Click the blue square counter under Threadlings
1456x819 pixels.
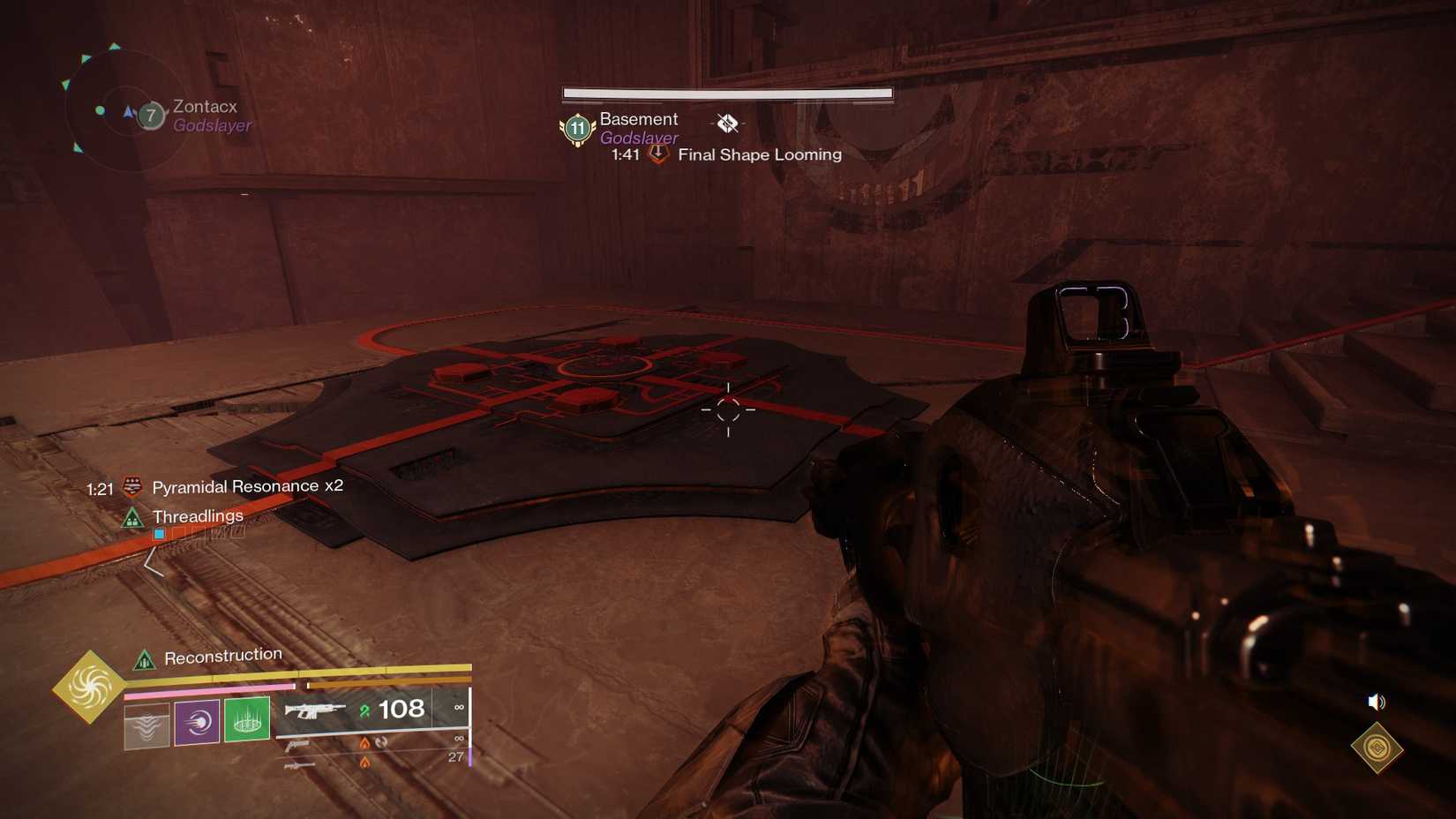(159, 533)
